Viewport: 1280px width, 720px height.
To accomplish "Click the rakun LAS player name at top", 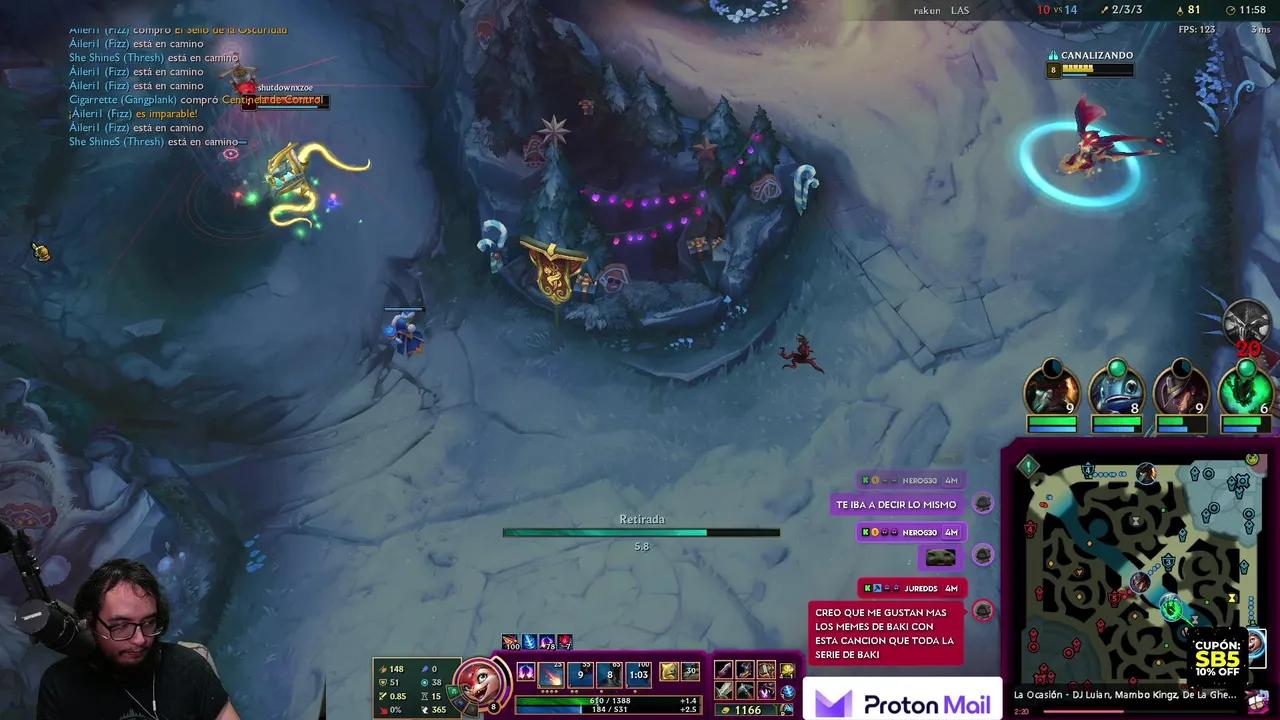I will (x=940, y=11).
